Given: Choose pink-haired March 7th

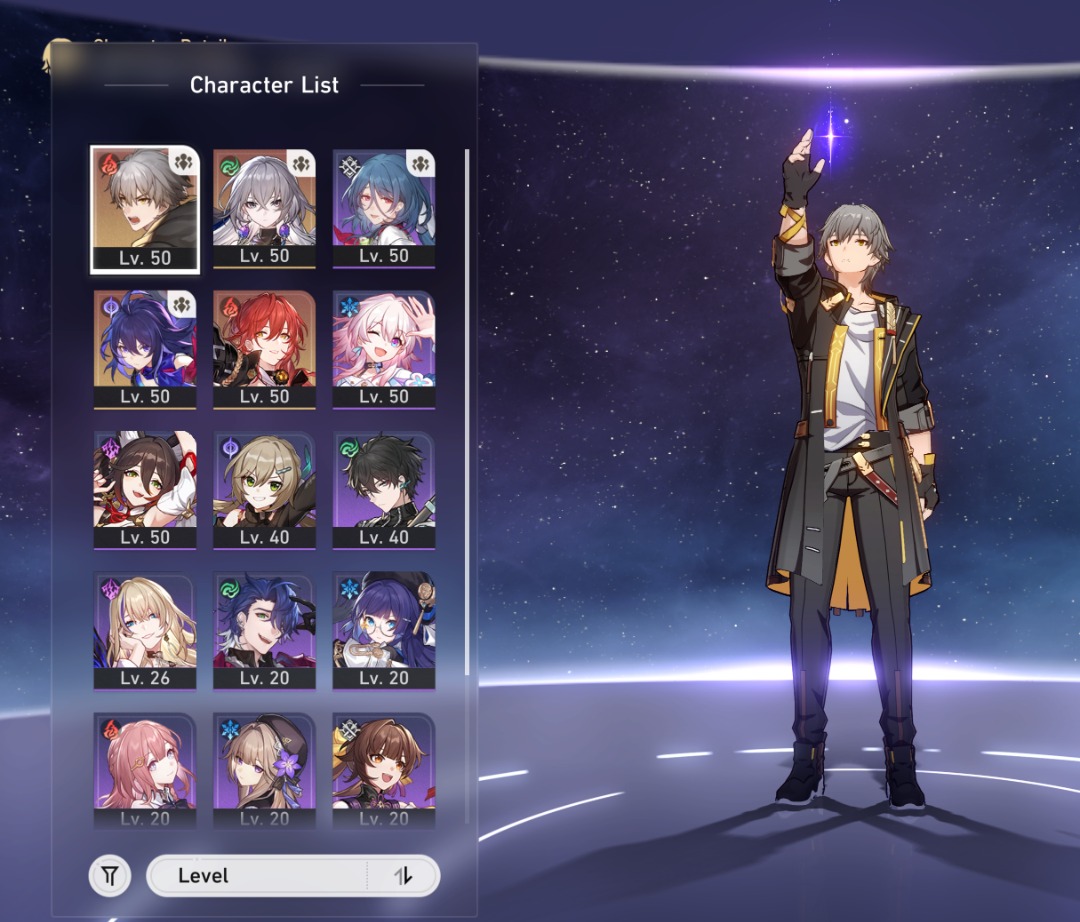Looking at the screenshot, I should coord(384,348).
